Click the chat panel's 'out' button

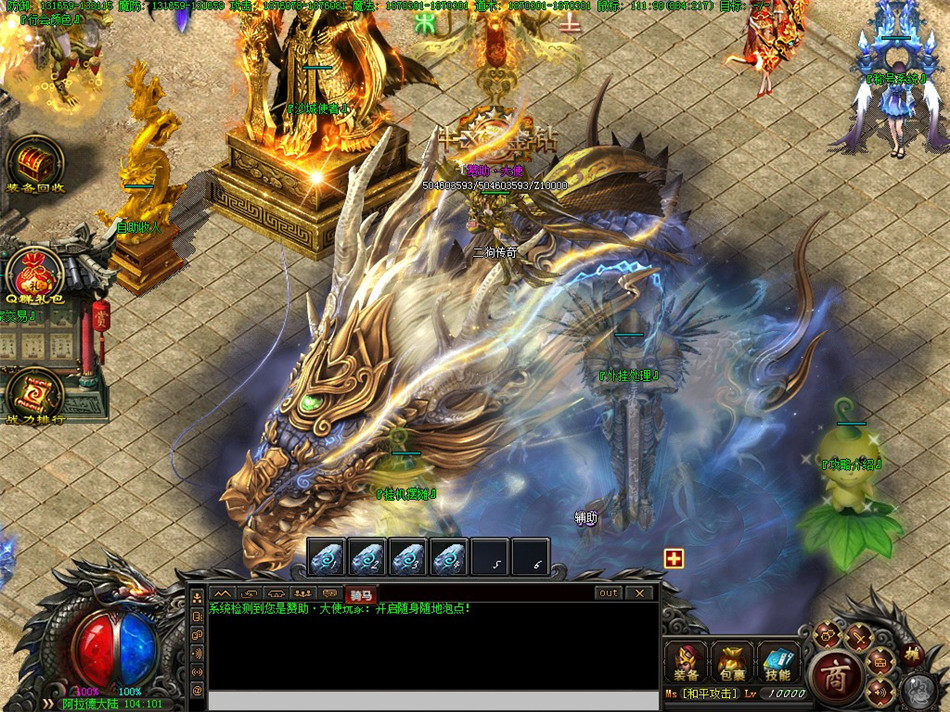click(608, 593)
